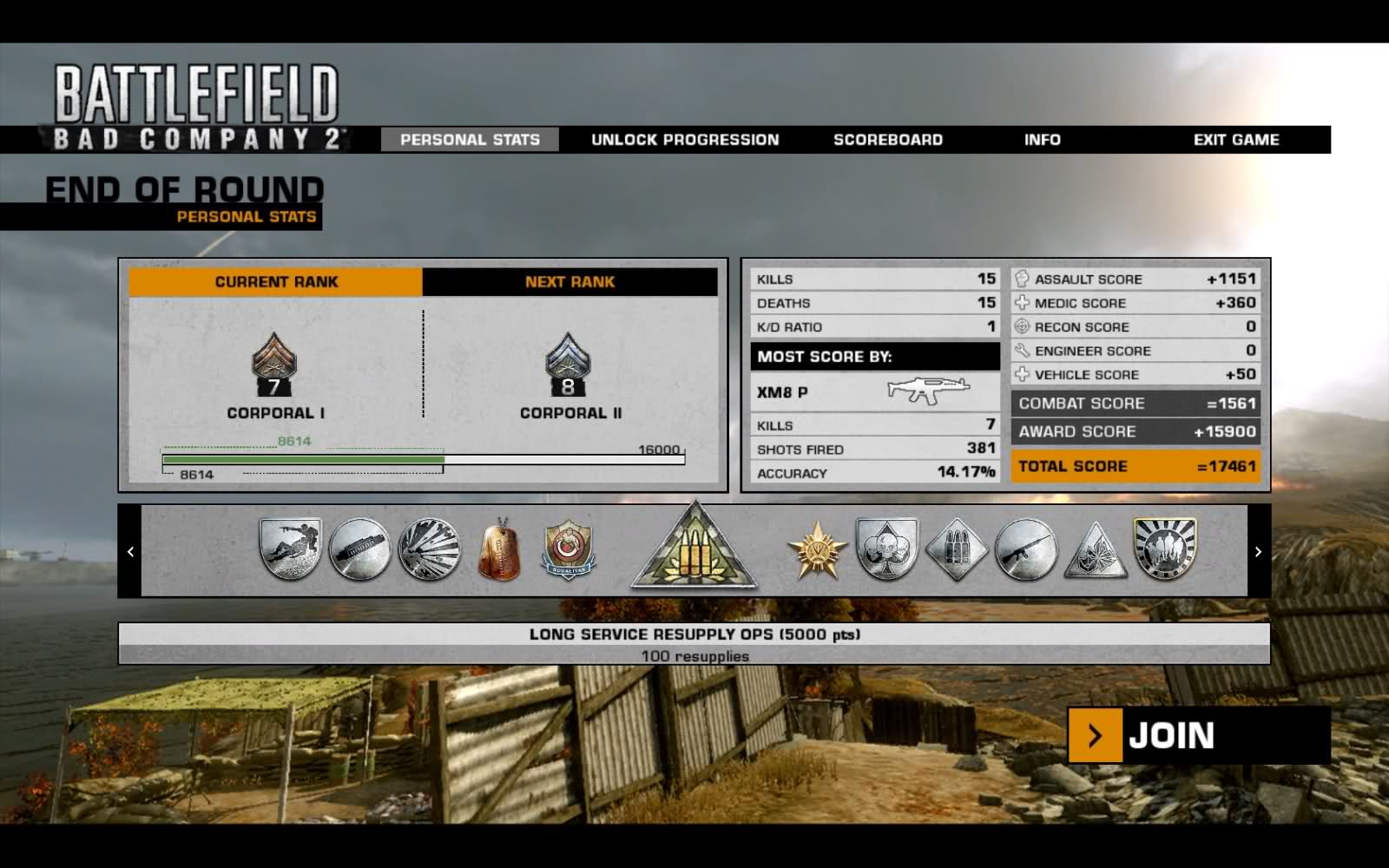Select the camouflage triangle bullets award
This screenshot has height=868, width=1389.
pos(694,549)
